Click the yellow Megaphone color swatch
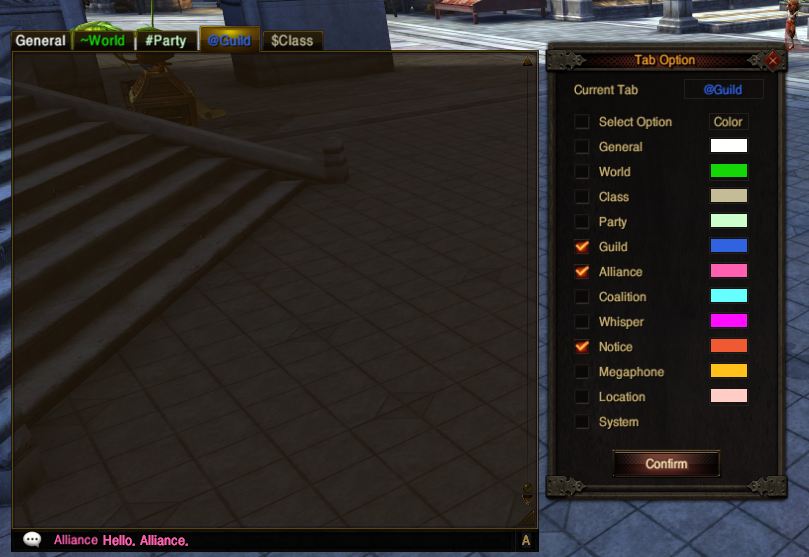Image resolution: width=809 pixels, height=557 pixels. tap(728, 371)
